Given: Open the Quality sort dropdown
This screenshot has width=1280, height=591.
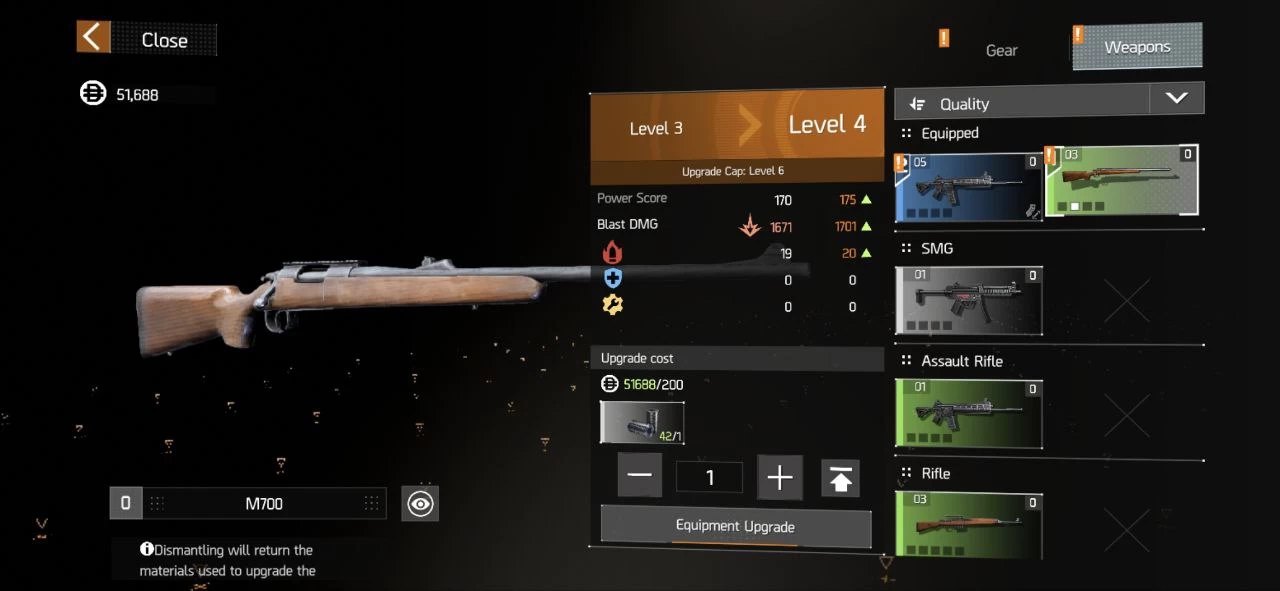Looking at the screenshot, I should [1176, 99].
